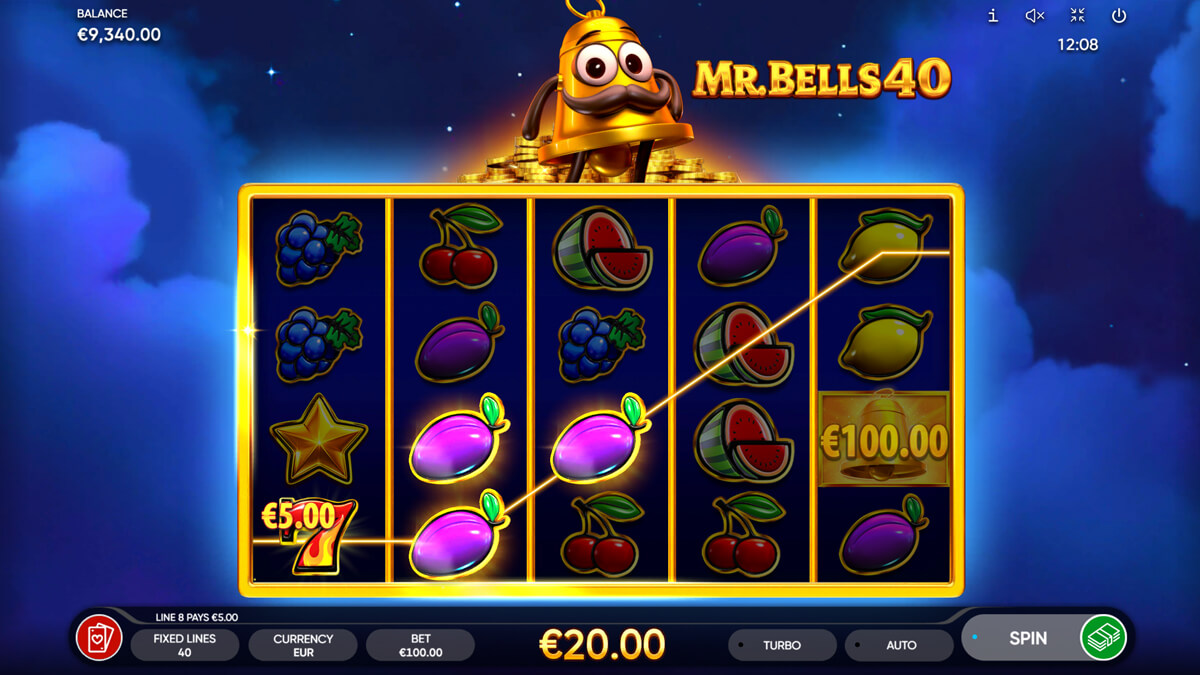Spin the reels
This screenshot has width=1200, height=675.
pyautogui.click(x=1025, y=638)
